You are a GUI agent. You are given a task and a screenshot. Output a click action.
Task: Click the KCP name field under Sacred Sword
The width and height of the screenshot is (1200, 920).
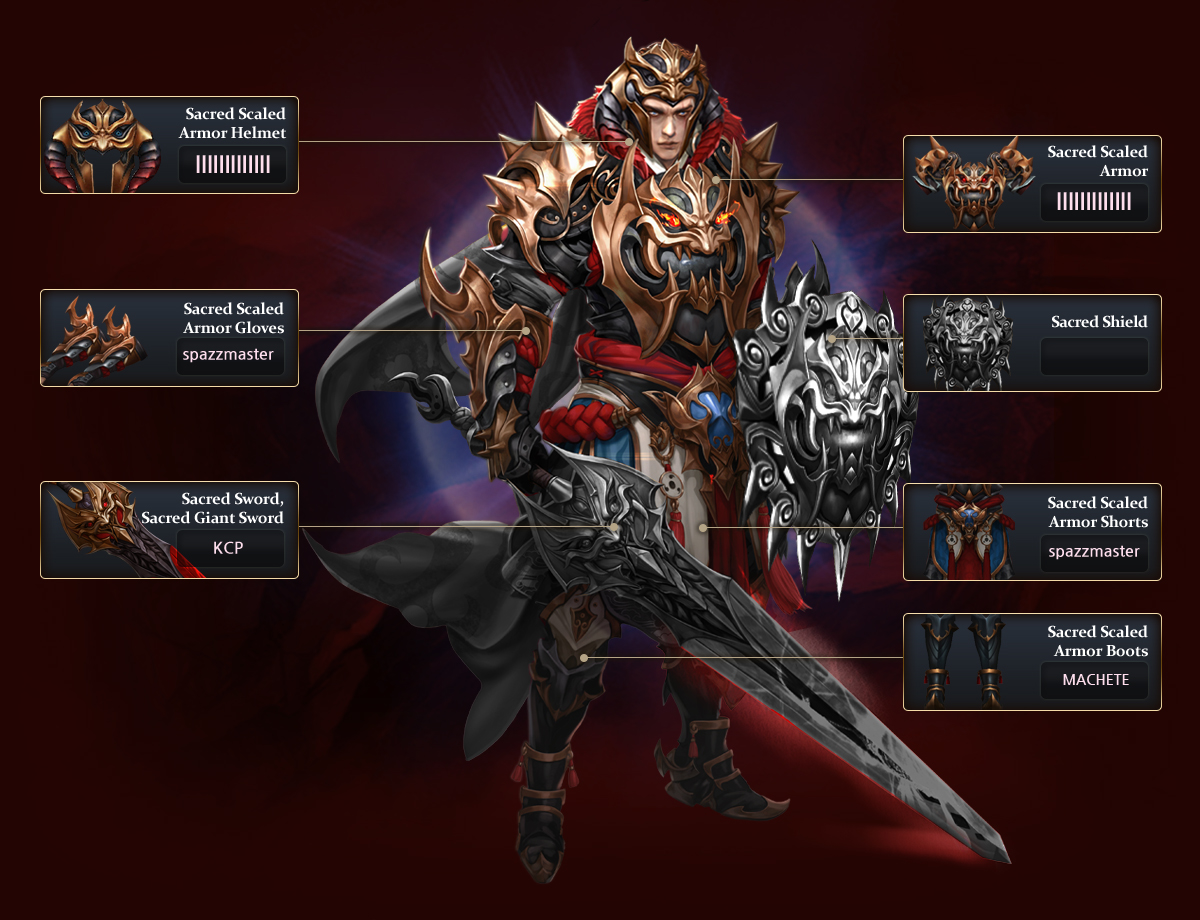pos(230,550)
